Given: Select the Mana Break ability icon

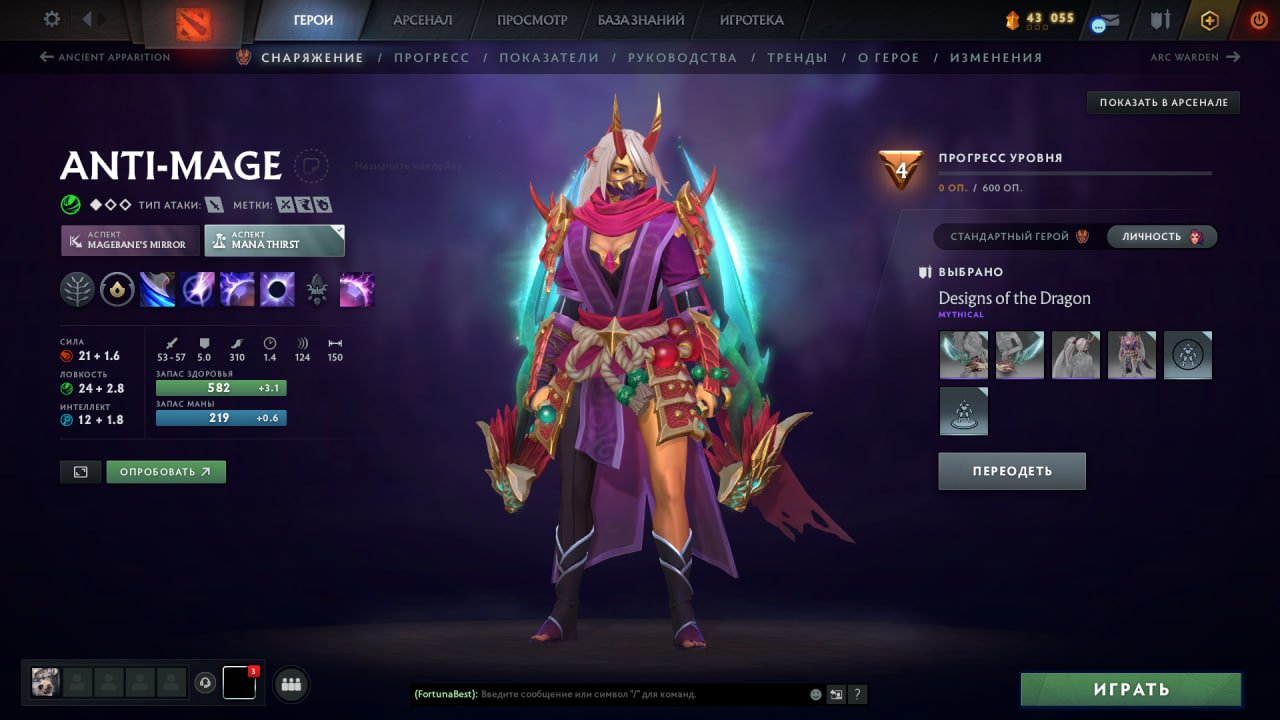Looking at the screenshot, I should 158,290.
